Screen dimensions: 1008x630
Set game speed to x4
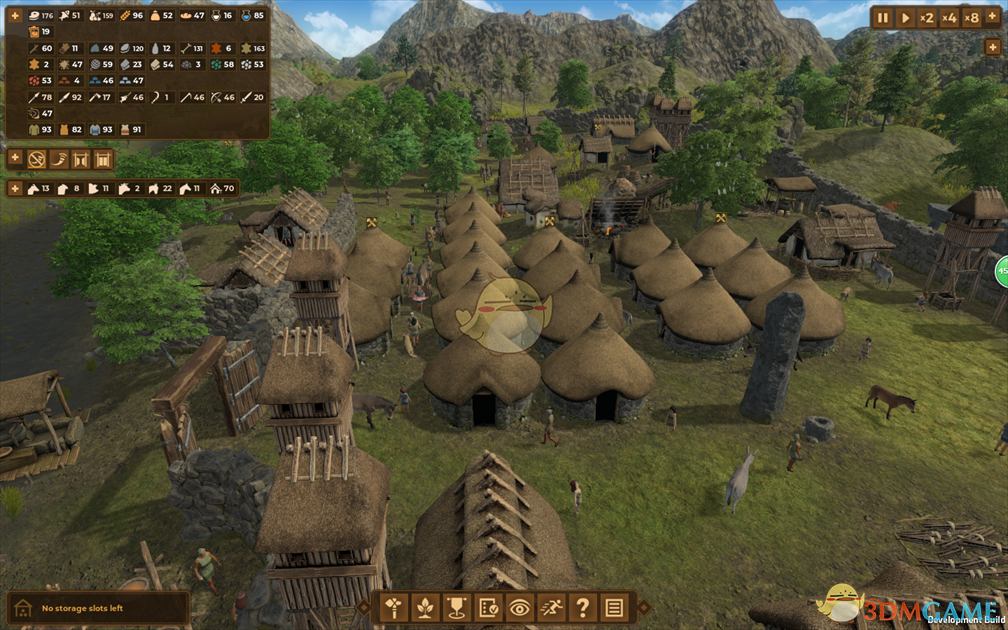point(949,17)
